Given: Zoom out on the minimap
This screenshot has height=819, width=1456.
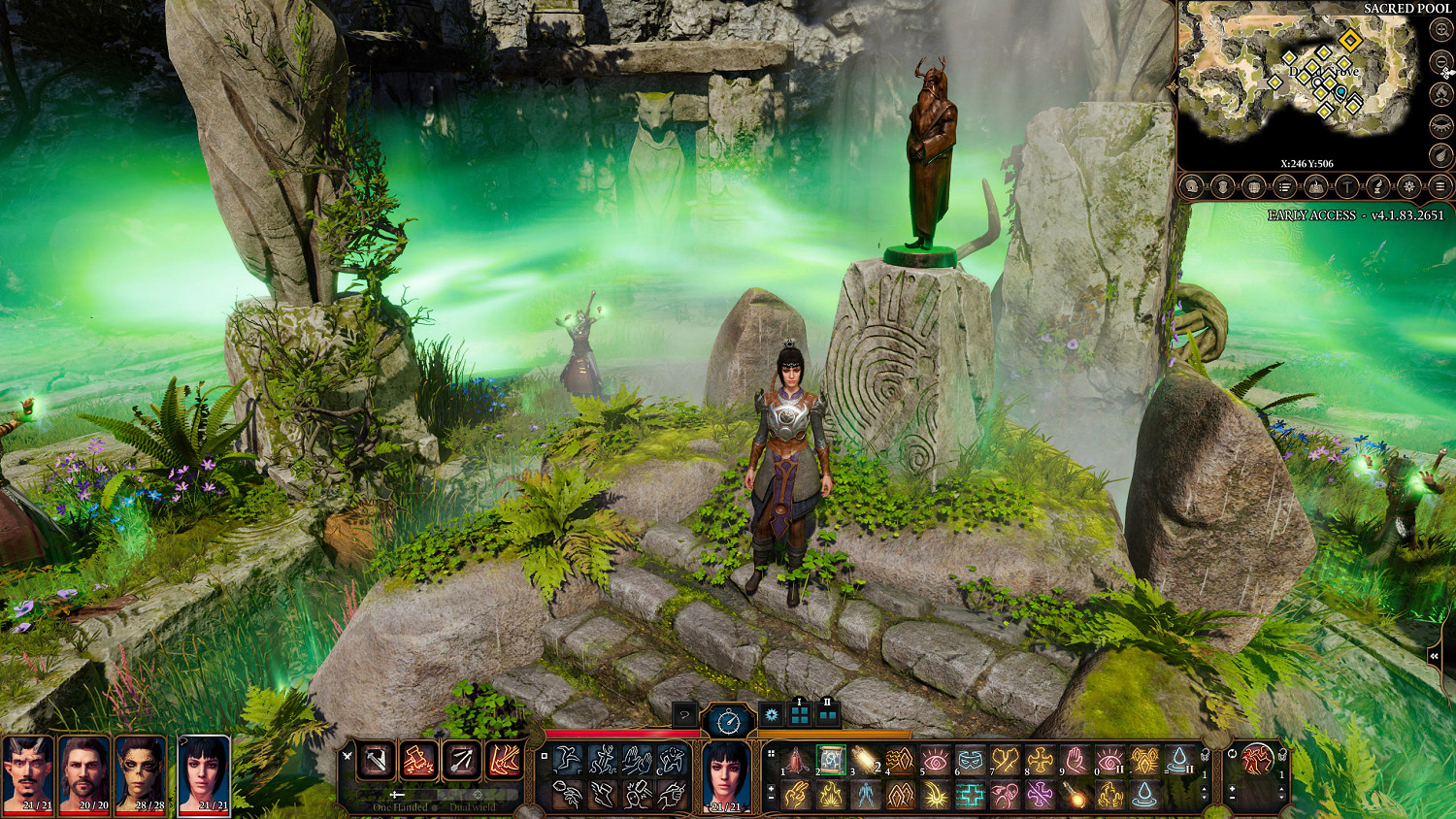Looking at the screenshot, I should (x=1441, y=62).
